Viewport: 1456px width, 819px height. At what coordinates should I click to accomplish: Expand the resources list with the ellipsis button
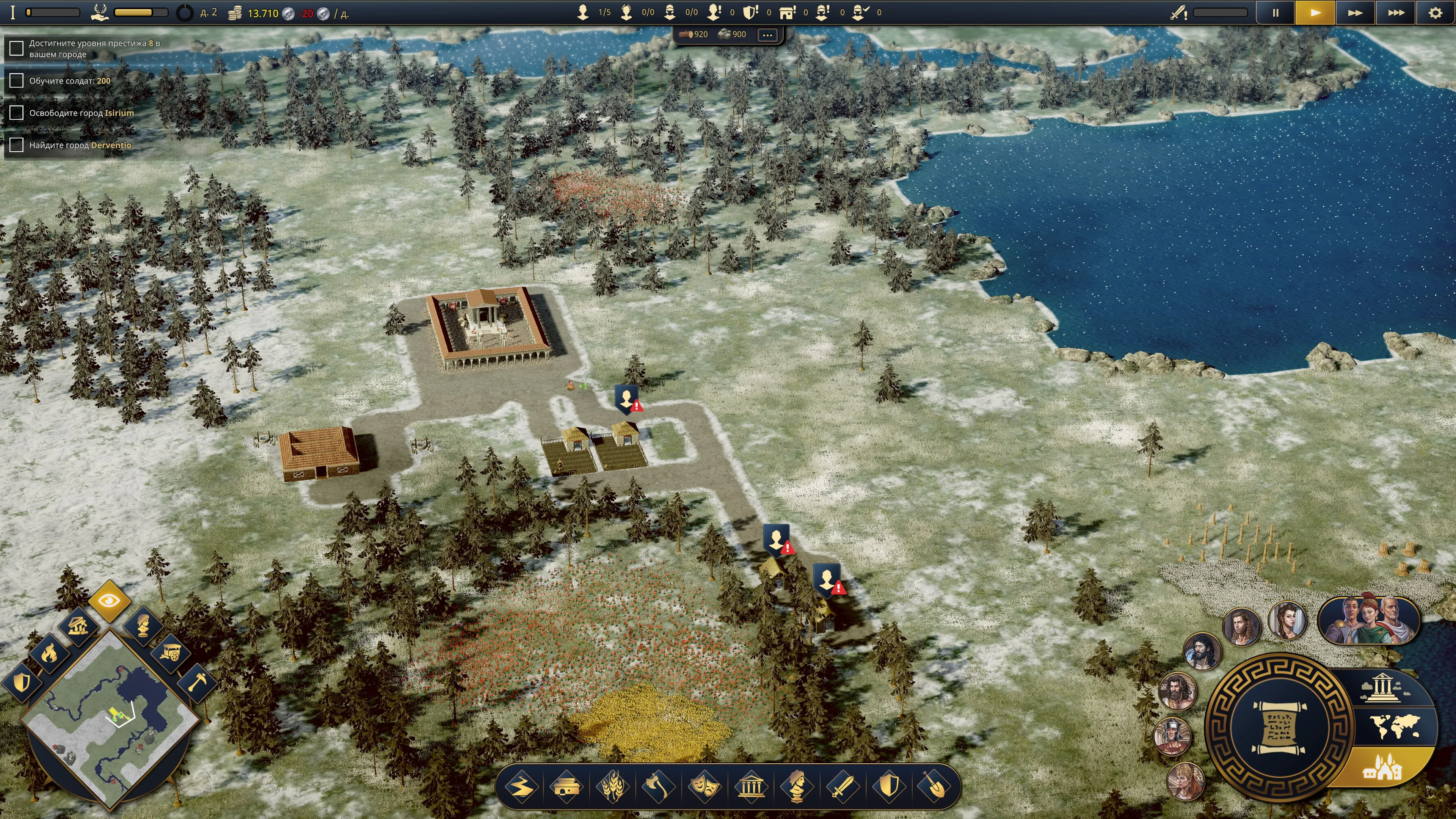(x=767, y=35)
